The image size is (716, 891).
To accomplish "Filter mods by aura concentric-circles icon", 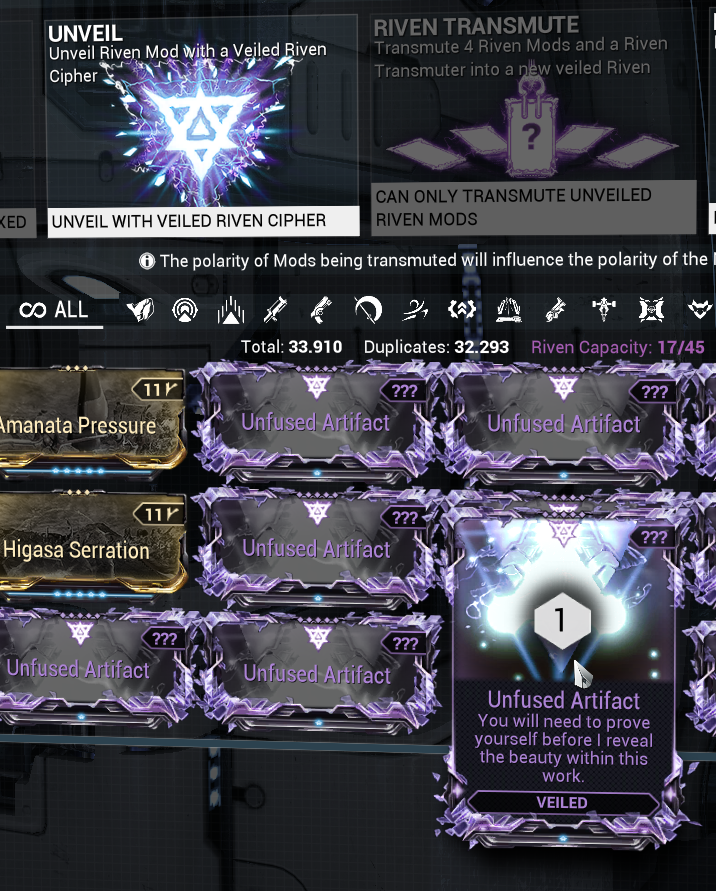I will pyautogui.click(x=185, y=311).
